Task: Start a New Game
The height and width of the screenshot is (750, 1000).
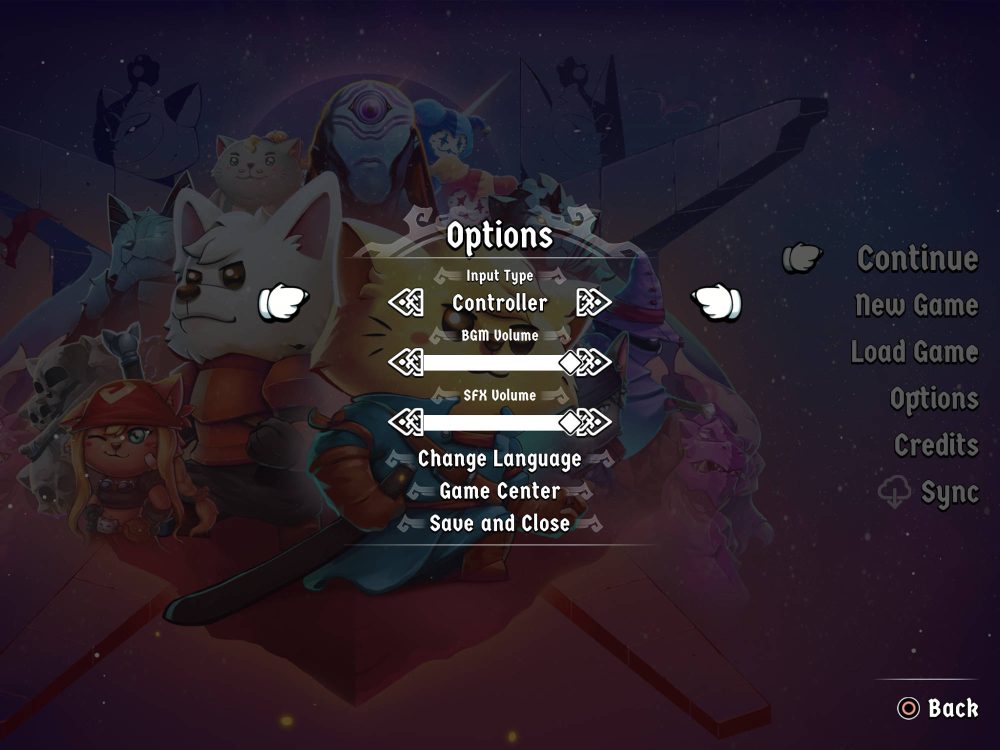Action: [x=916, y=305]
